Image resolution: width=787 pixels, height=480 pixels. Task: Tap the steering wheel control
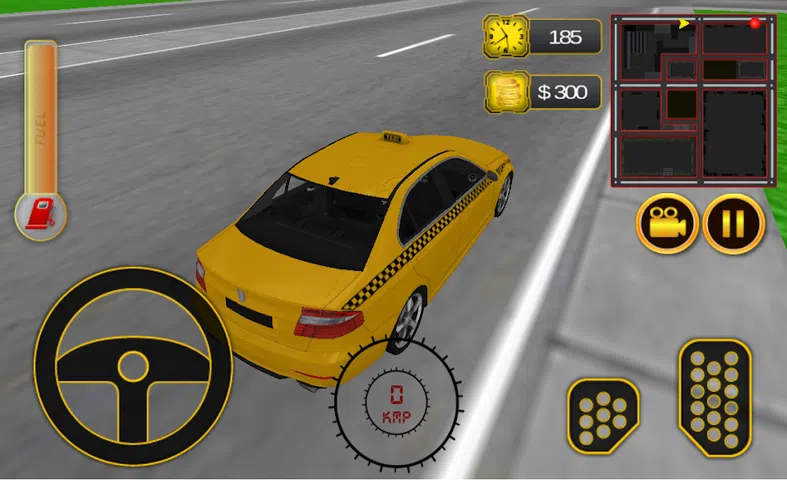(133, 366)
